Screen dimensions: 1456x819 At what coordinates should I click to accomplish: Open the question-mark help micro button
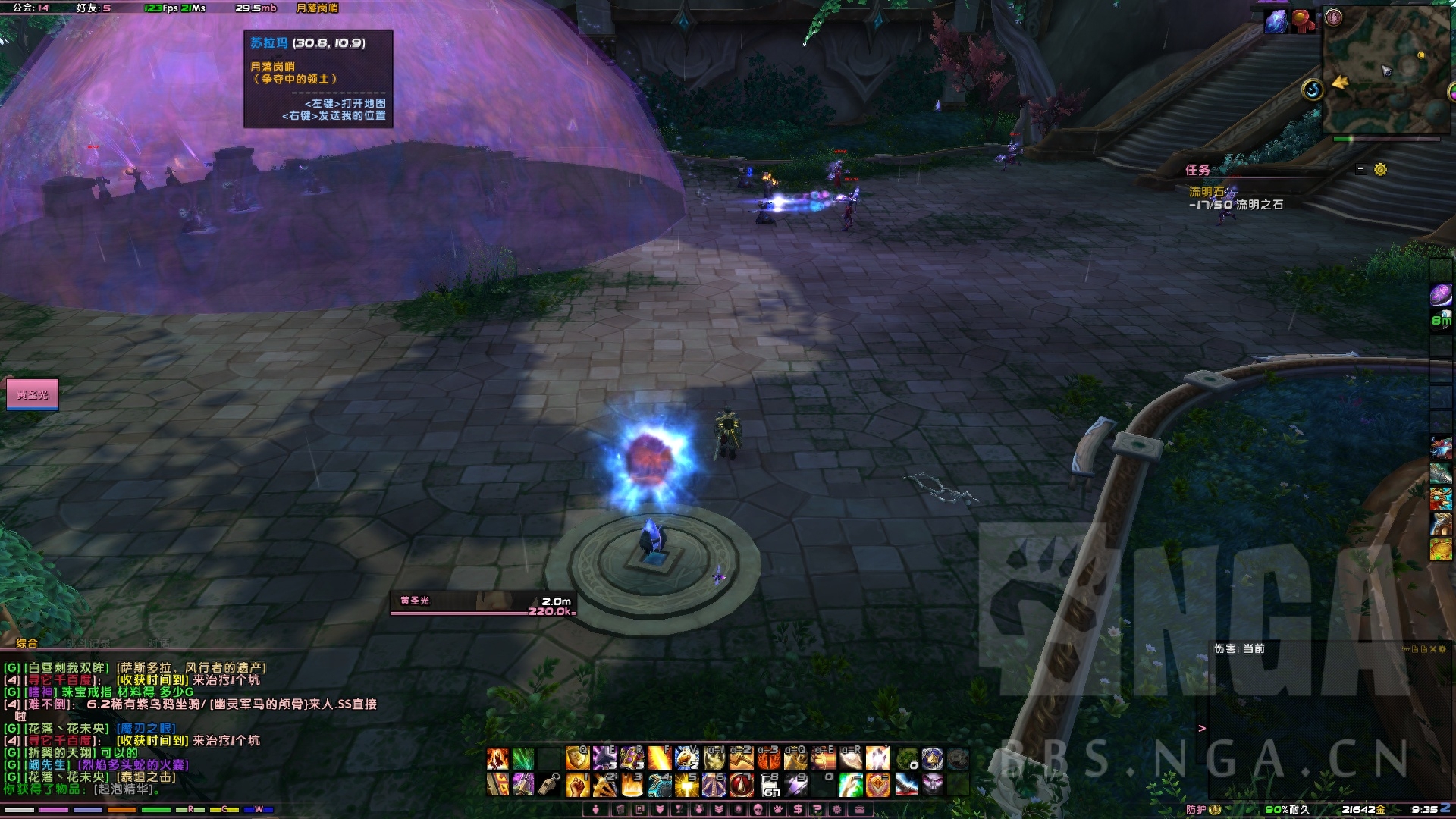click(817, 809)
